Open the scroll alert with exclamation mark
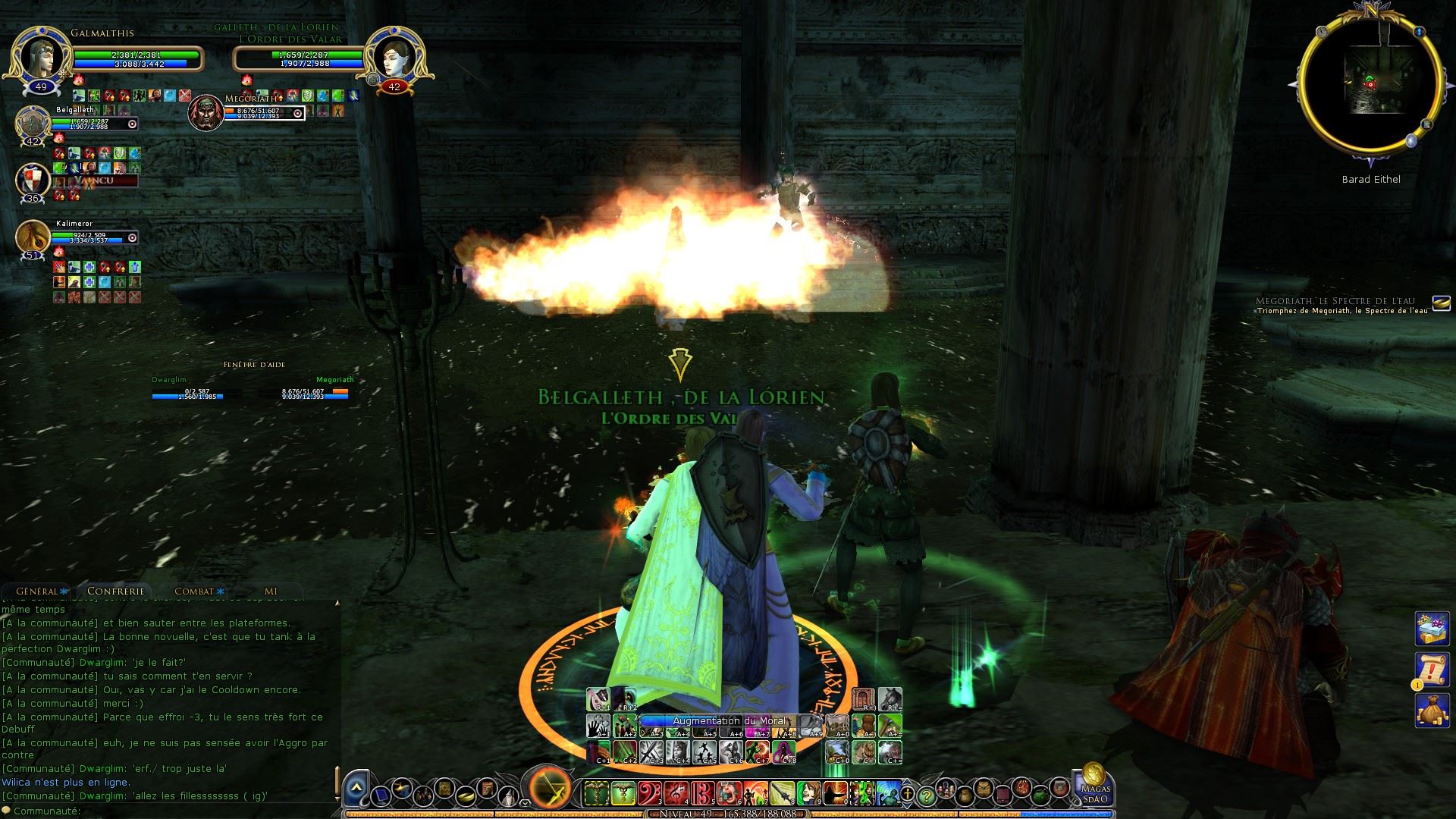 tap(1432, 669)
